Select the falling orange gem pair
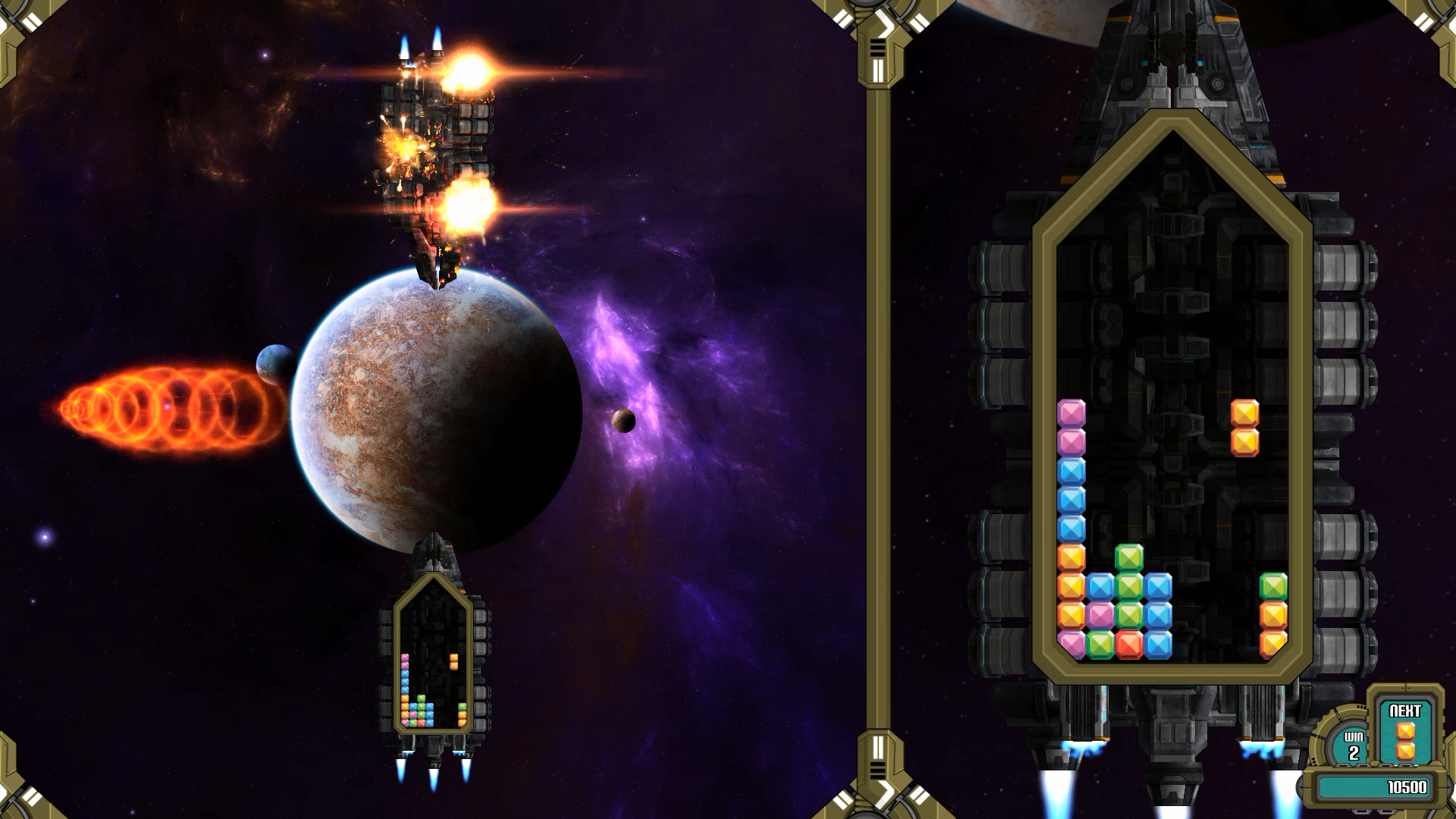This screenshot has height=819, width=1456. 1245,428
